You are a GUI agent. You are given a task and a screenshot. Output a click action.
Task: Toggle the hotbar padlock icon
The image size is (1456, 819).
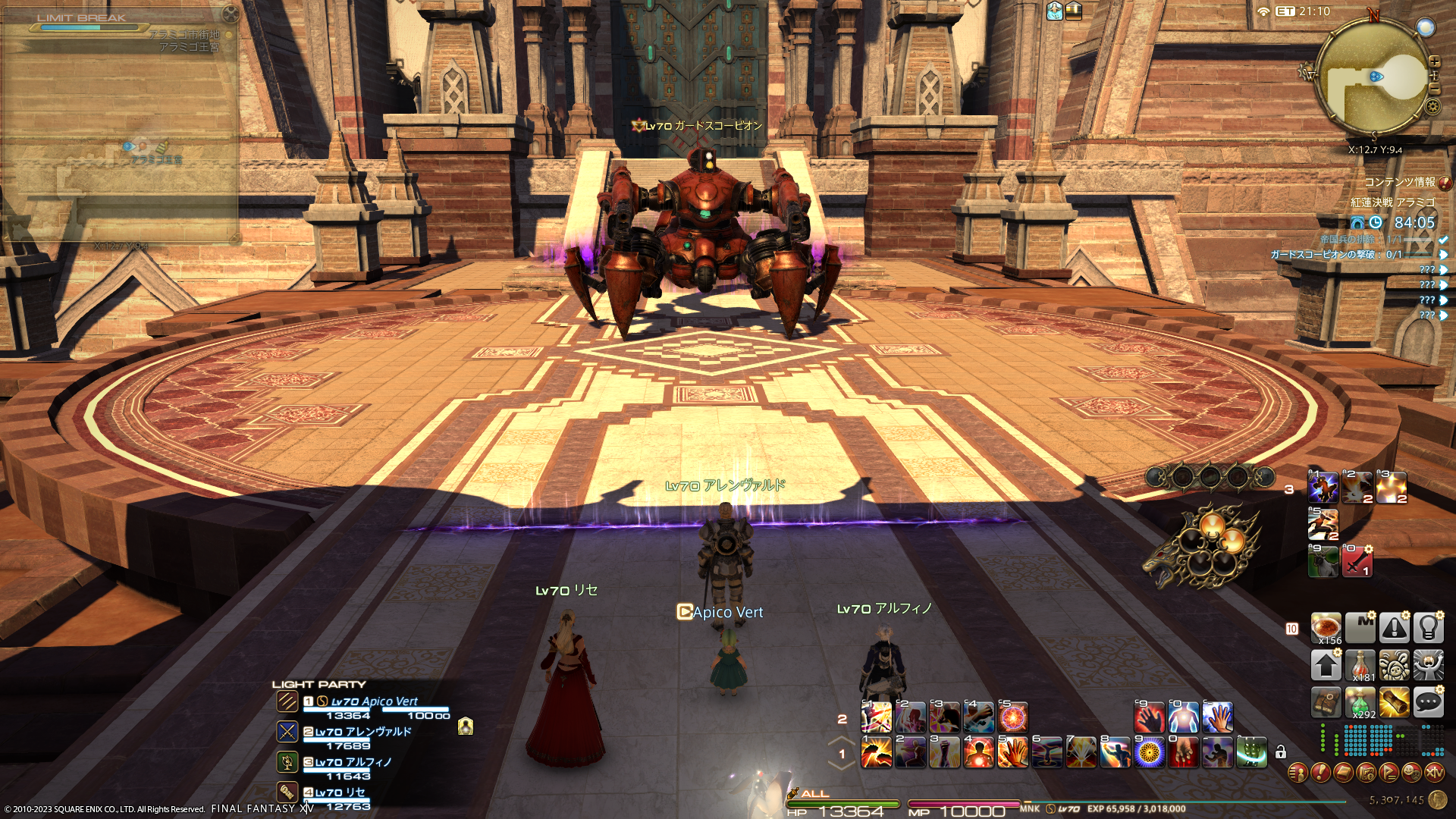coord(1281,752)
